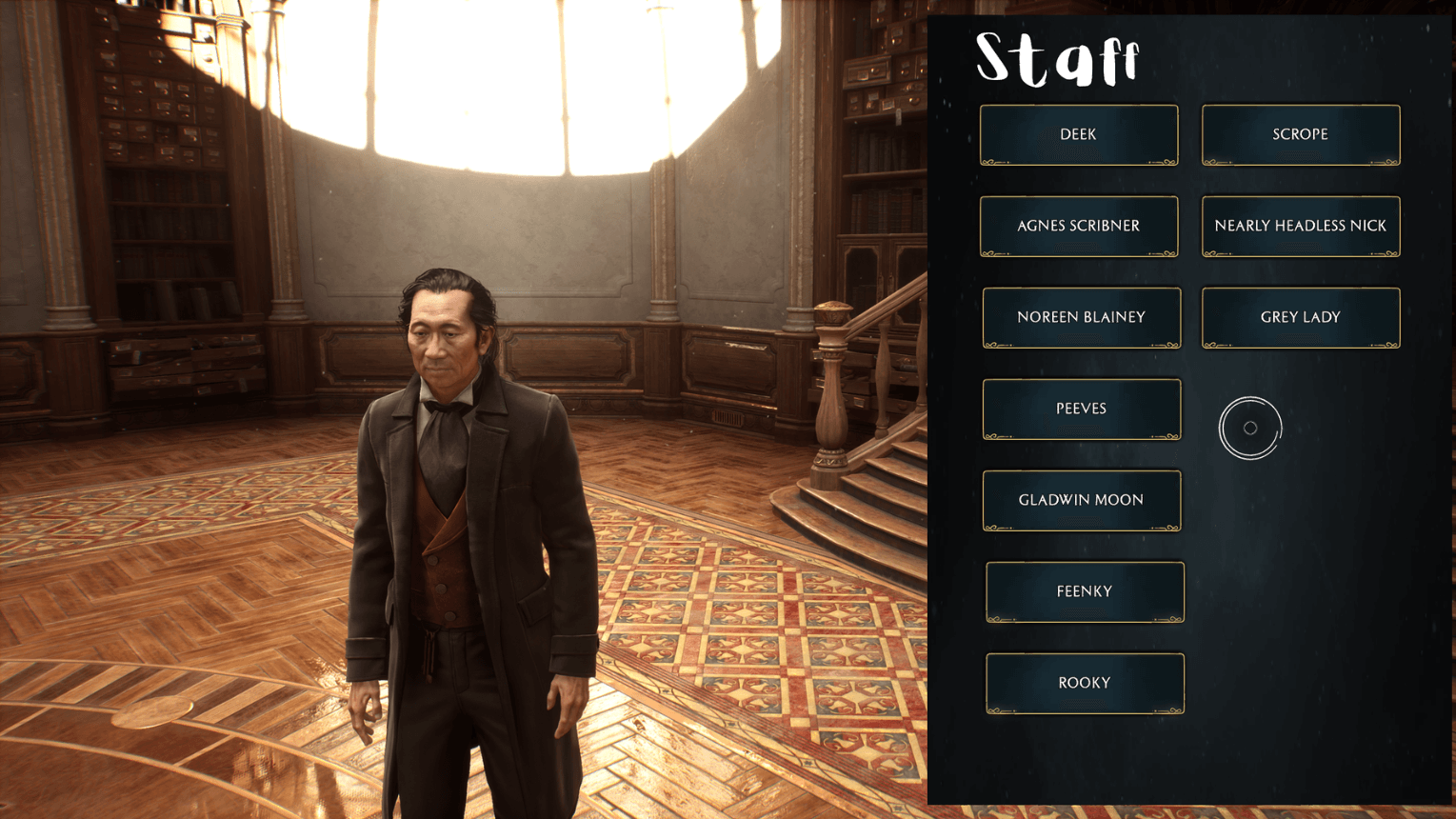The width and height of the screenshot is (1456, 819).
Task: Open Noreen Blainey's entry
Action: coord(1081,317)
